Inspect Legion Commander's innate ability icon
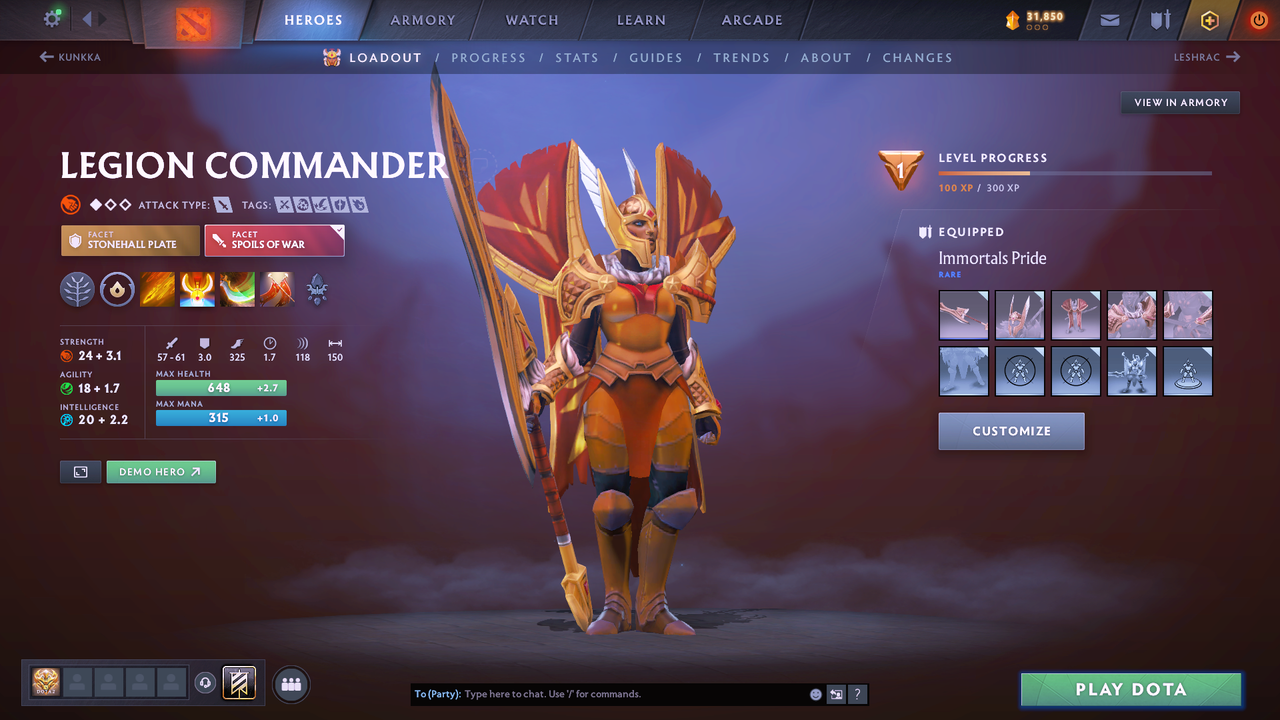 117,290
